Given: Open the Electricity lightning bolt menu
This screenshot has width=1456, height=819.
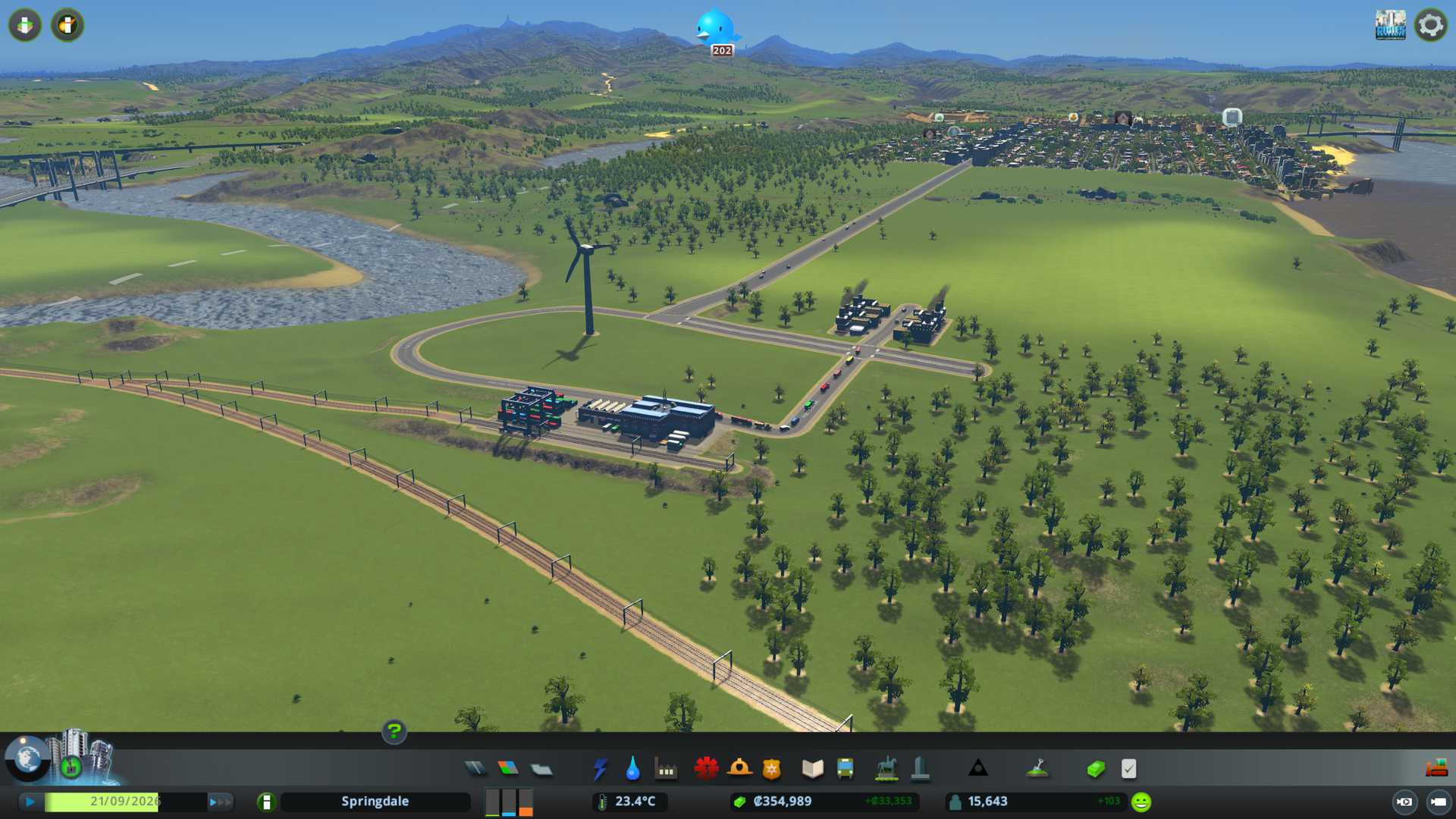Looking at the screenshot, I should coord(600,769).
